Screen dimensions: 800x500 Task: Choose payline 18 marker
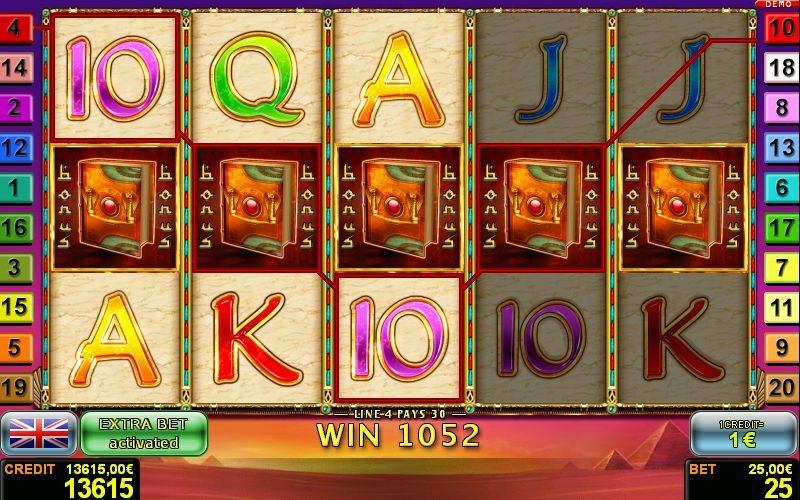click(x=780, y=68)
